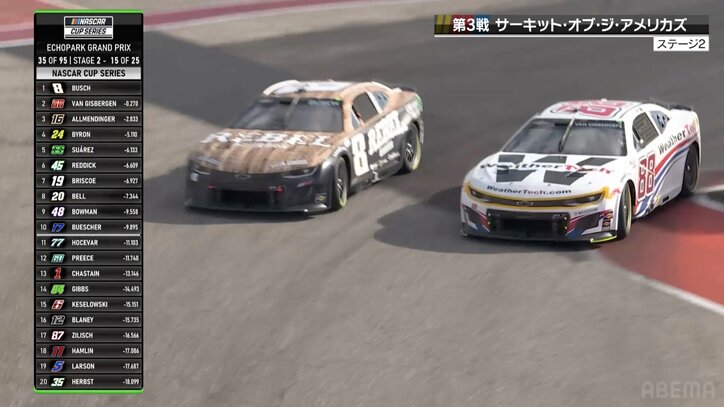Screen dimensions: 724x407
Task: Choose Reddick's leaderboard entry
Action: pos(88,165)
